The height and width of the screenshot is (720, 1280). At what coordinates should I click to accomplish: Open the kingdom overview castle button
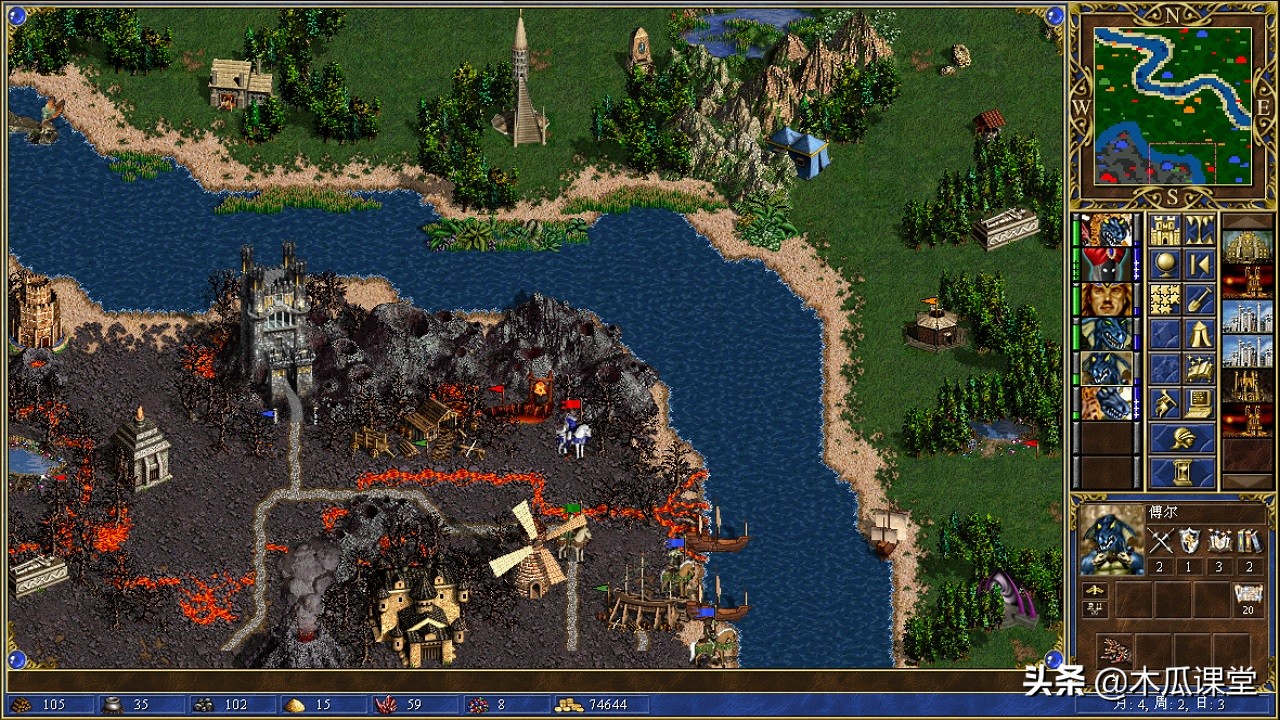[1164, 231]
